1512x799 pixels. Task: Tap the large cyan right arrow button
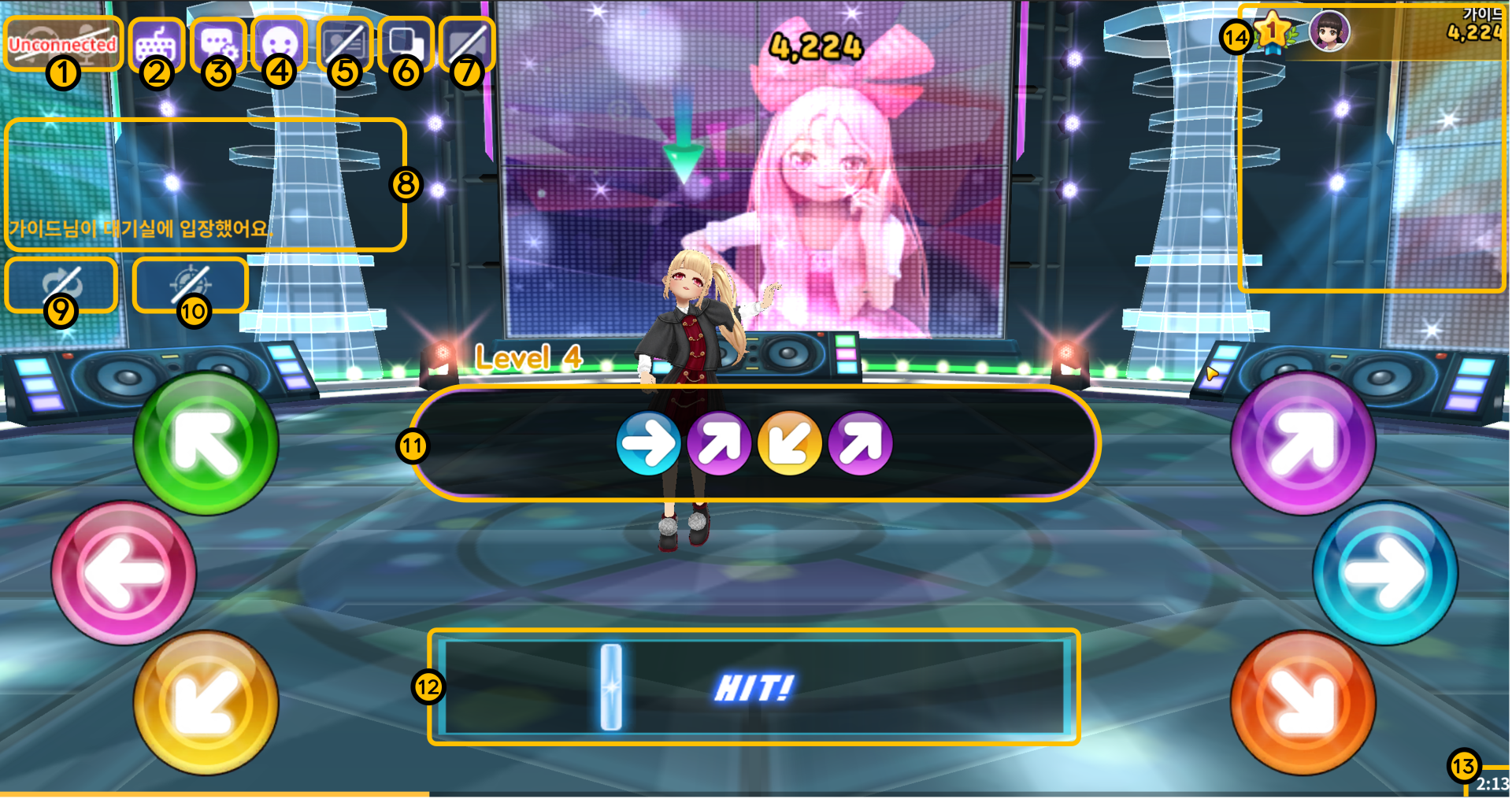1385,573
